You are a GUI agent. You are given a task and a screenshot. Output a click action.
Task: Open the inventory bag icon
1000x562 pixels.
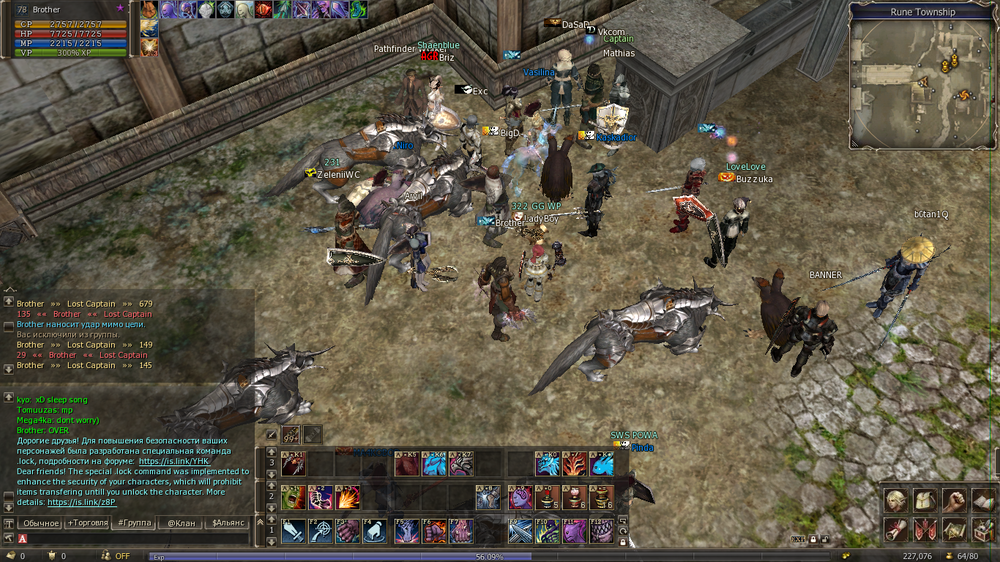tap(925, 502)
